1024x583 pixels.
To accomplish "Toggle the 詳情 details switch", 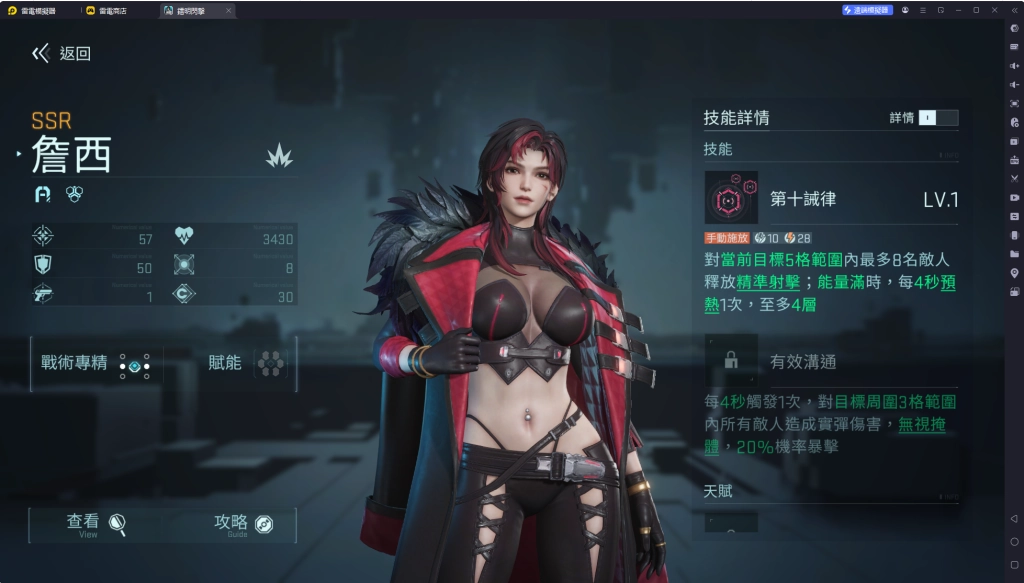I will [937, 118].
